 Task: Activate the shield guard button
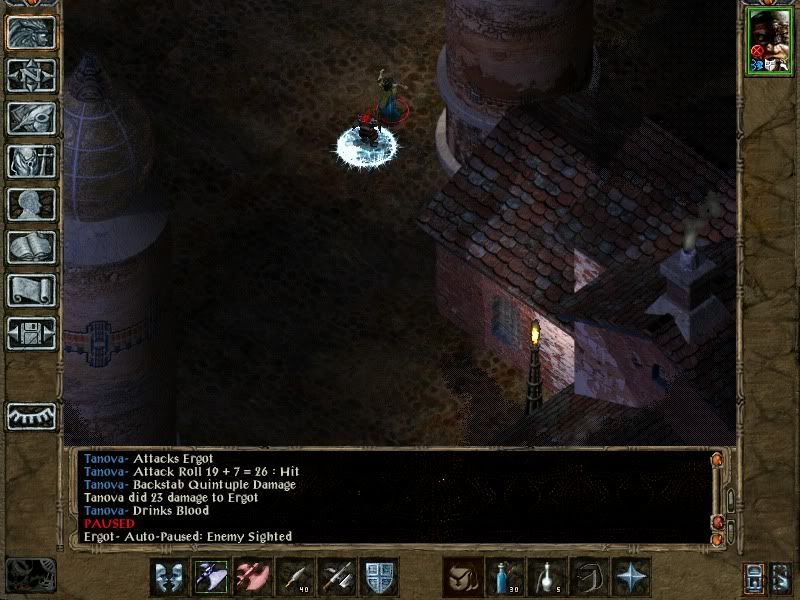click(378, 577)
